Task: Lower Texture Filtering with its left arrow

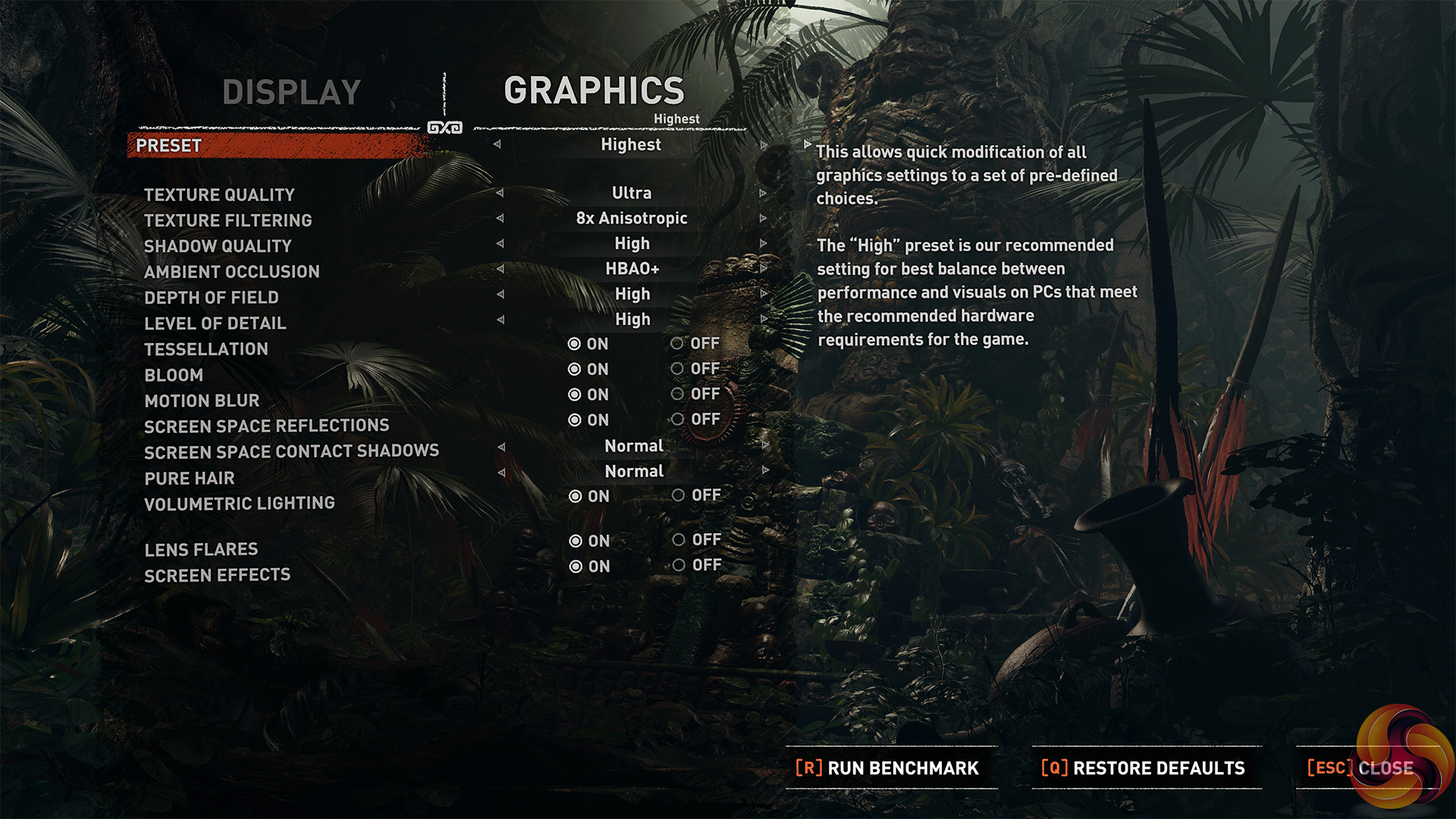Action: (500, 218)
